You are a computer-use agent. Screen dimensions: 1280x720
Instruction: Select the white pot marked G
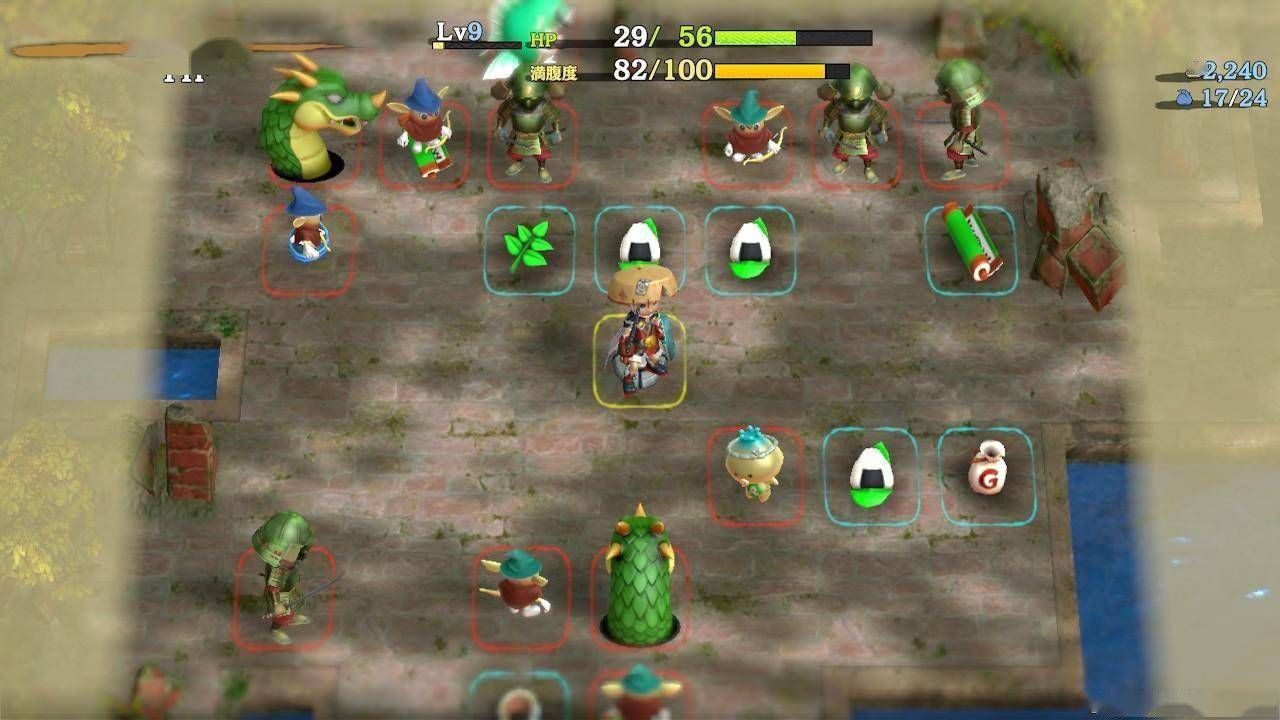pos(986,474)
